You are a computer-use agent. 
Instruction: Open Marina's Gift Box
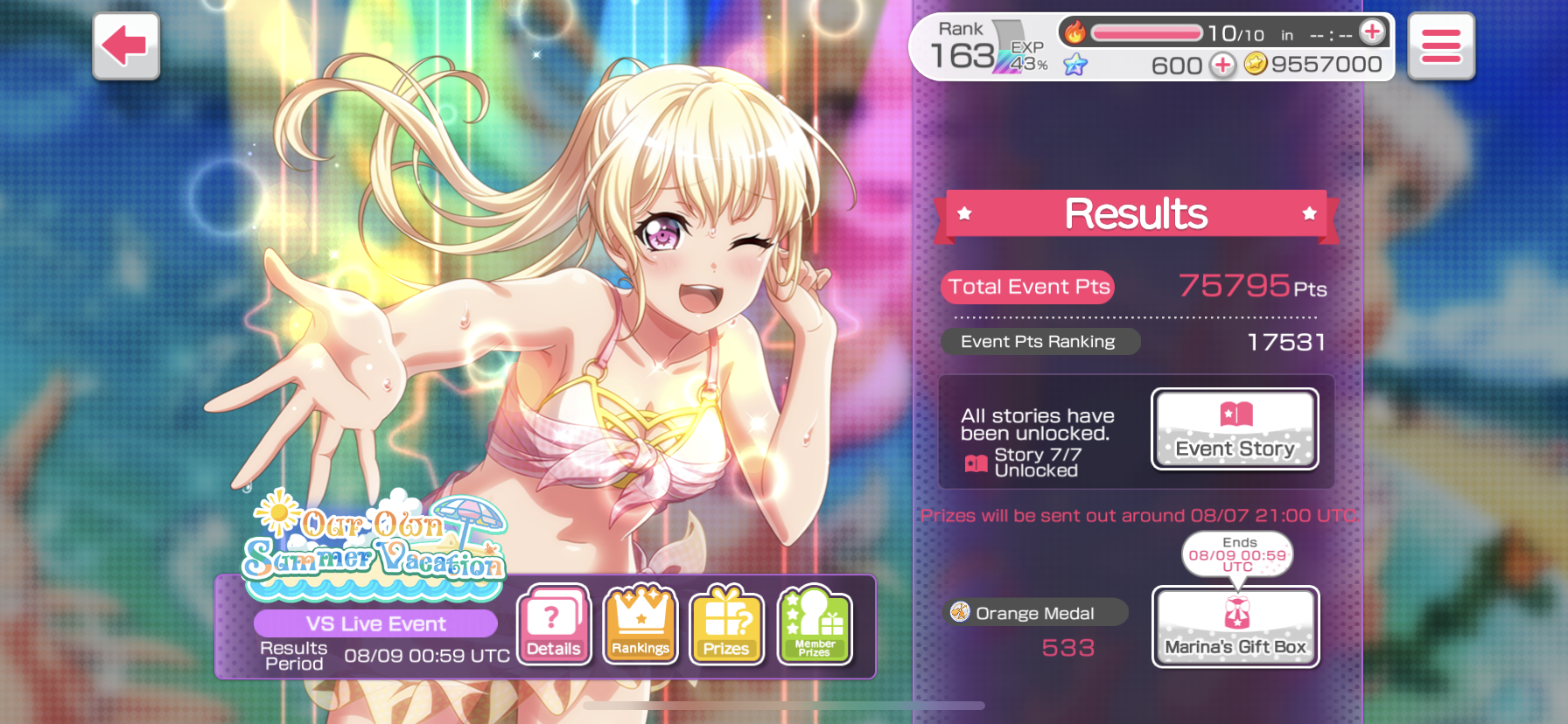coord(1235,626)
